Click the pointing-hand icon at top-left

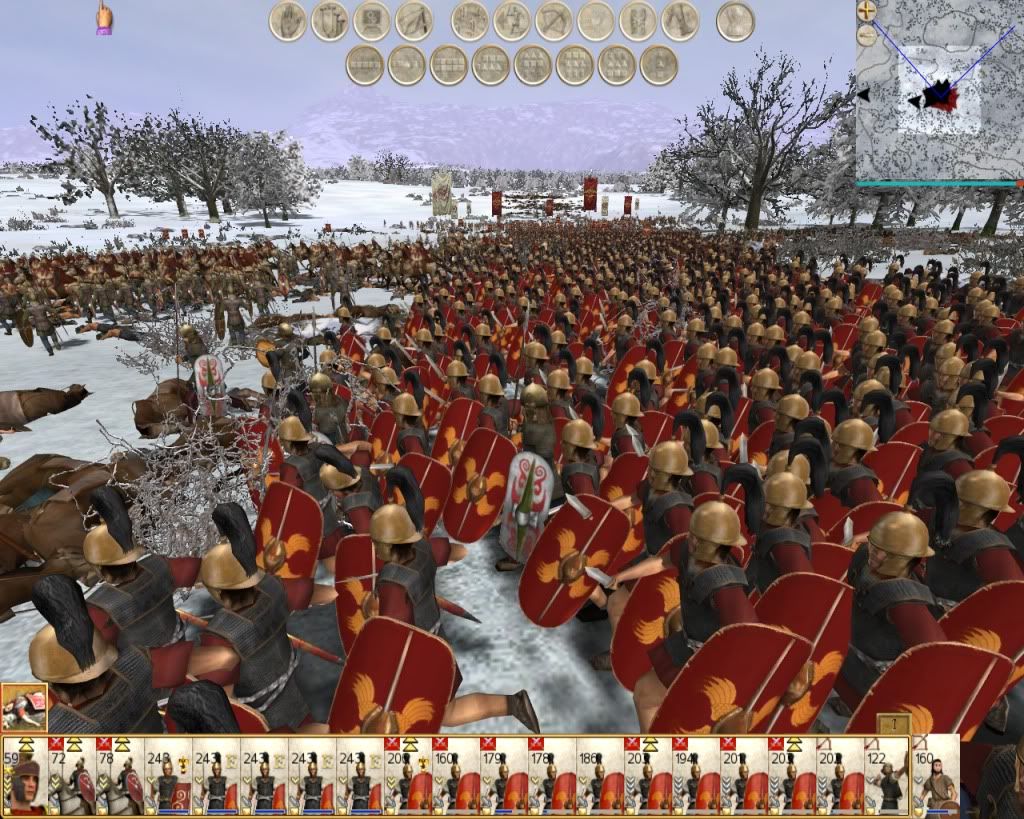[x=103, y=18]
